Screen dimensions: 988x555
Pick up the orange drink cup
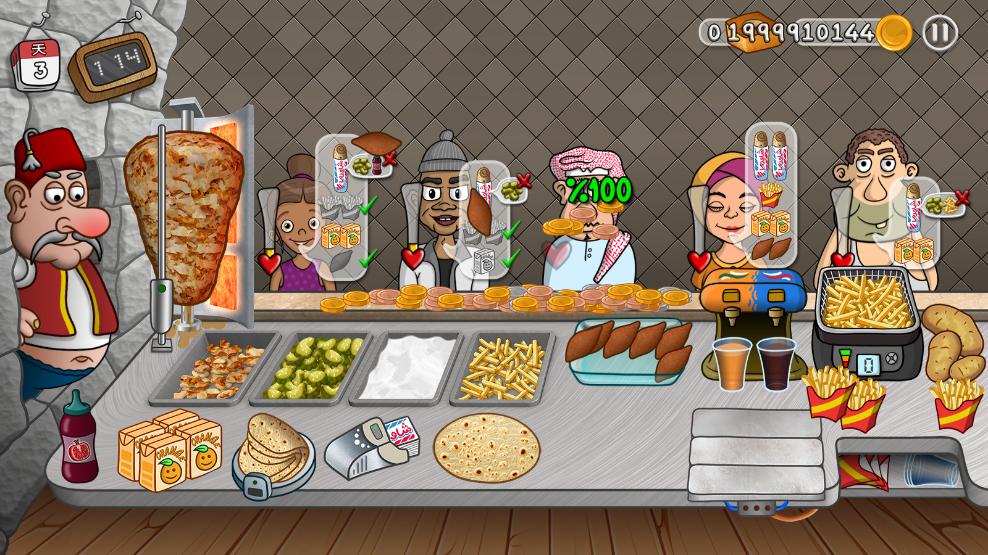[732, 363]
